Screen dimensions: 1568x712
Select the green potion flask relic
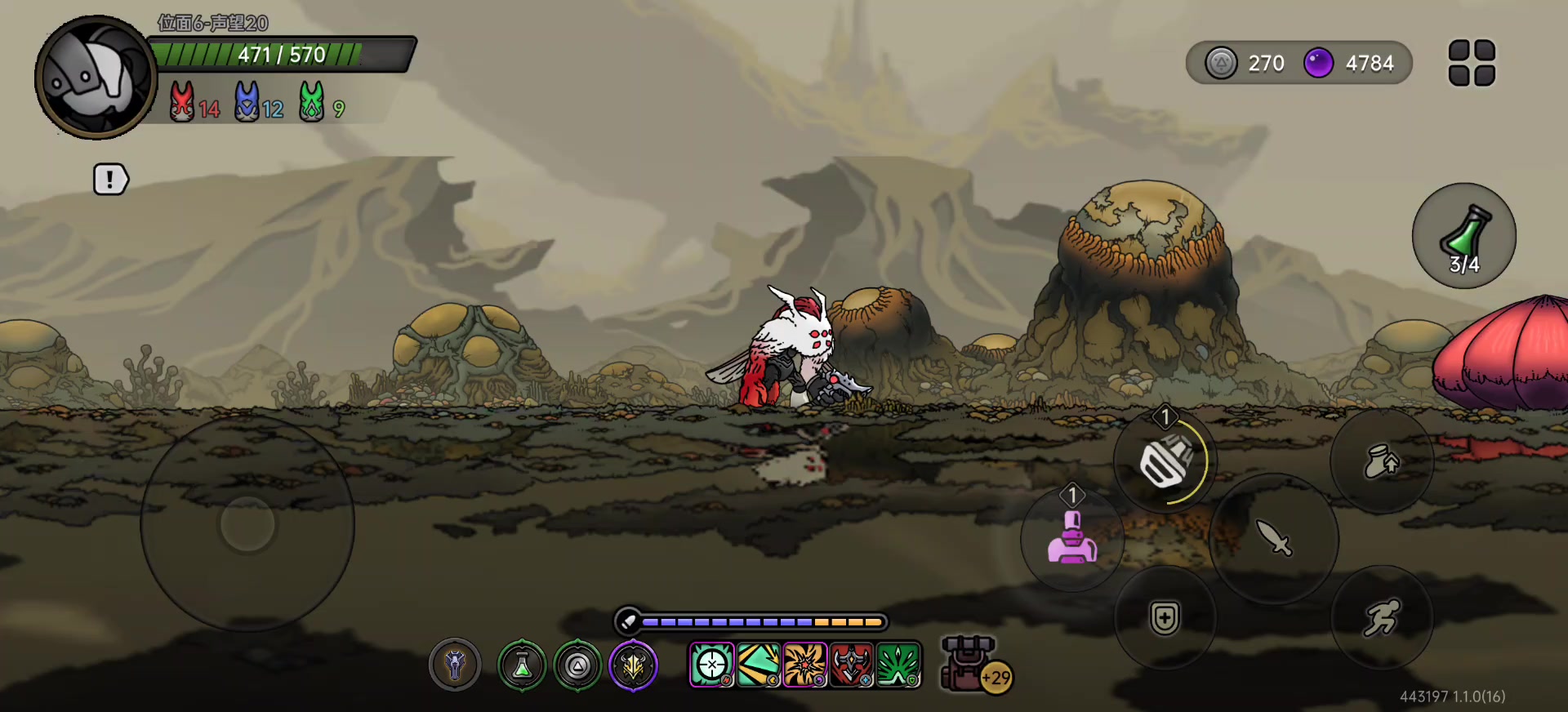tap(522, 665)
